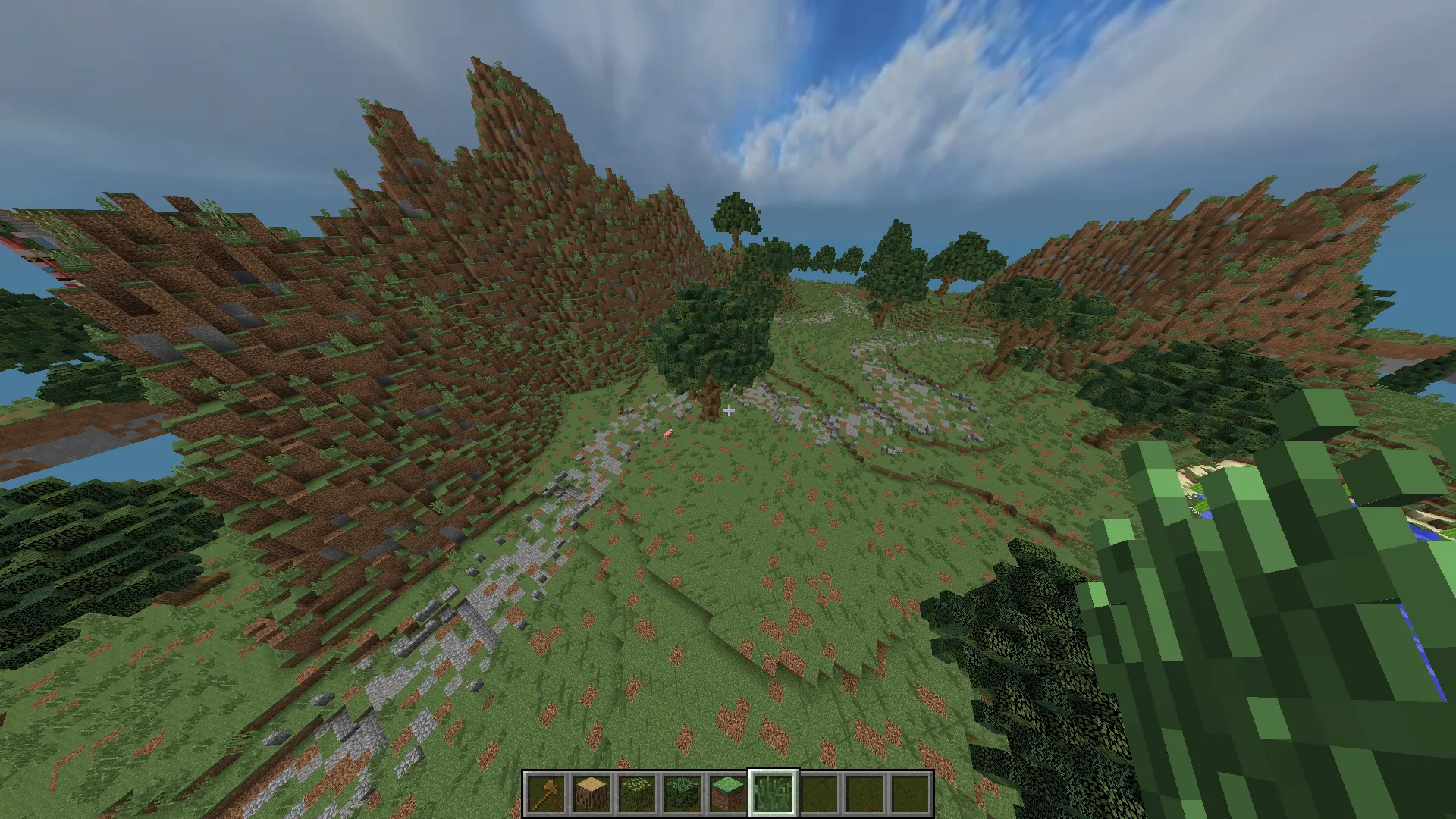This screenshot has width=1456, height=819.
Task: Select the wooden axe hotbar slot
Action: 546,793
